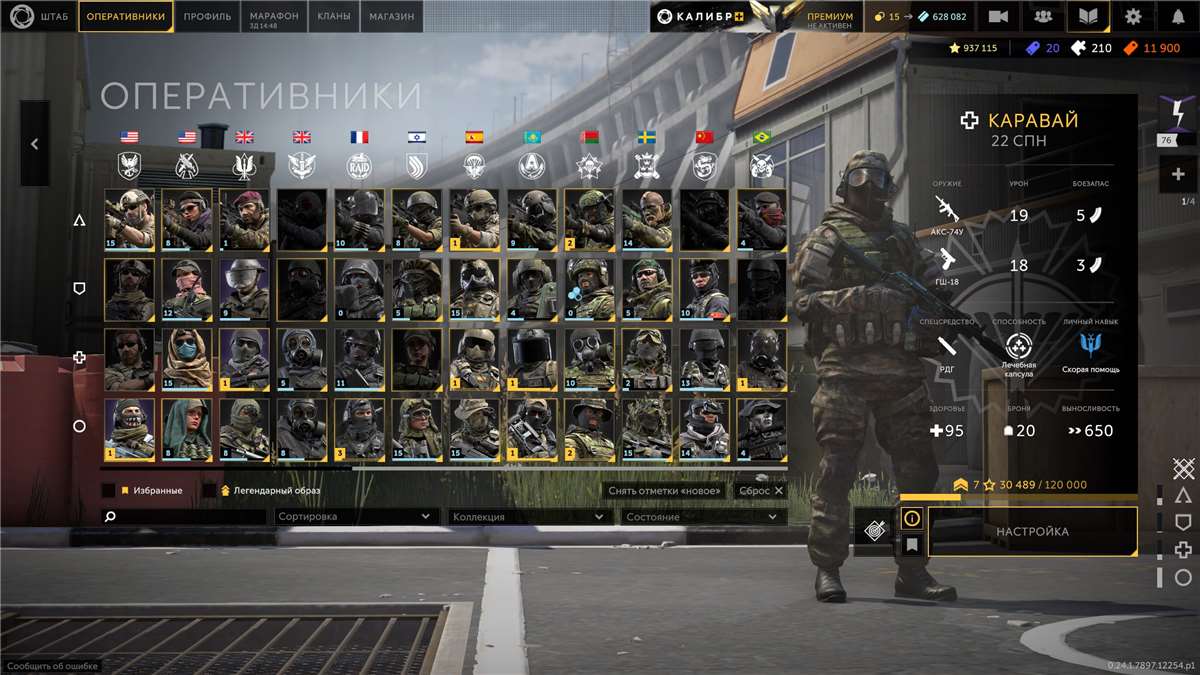The width and height of the screenshot is (1200, 675).
Task: Toggle the Легендарный образ checkbox
Action: coord(209,491)
